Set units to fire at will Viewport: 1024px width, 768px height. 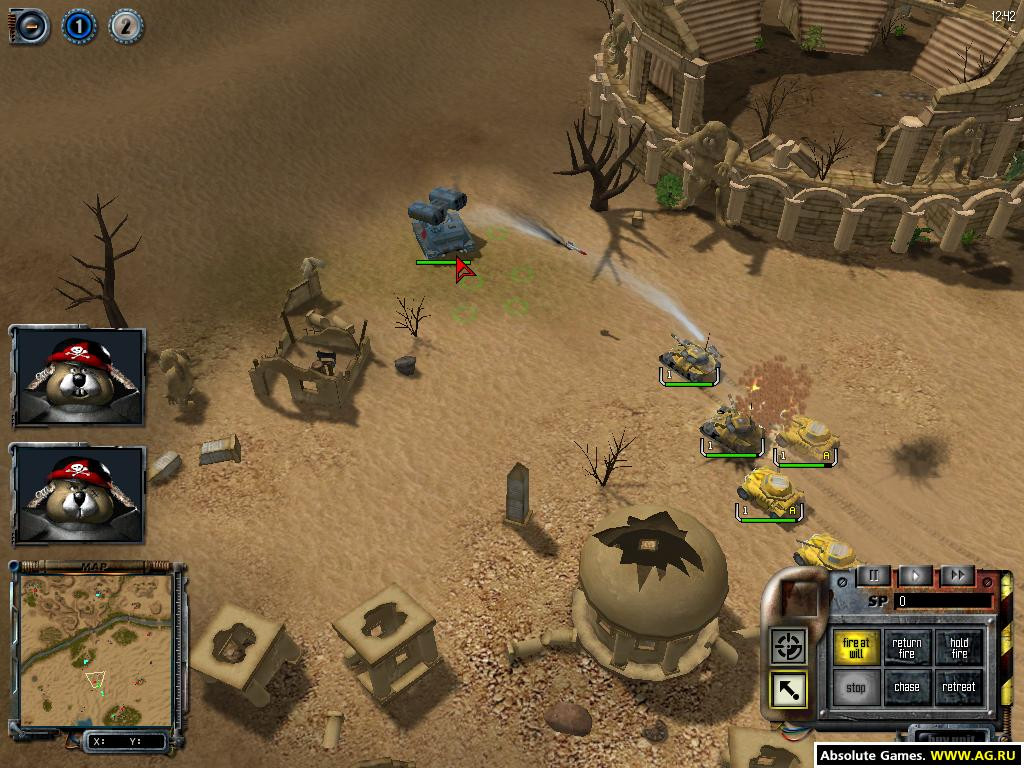coord(856,648)
